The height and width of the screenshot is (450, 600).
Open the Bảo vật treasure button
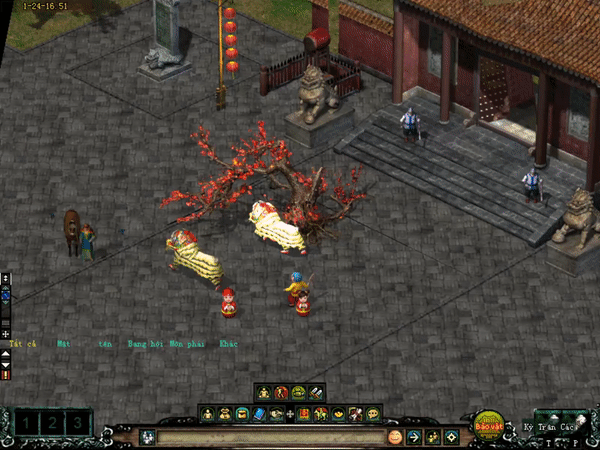[489, 424]
